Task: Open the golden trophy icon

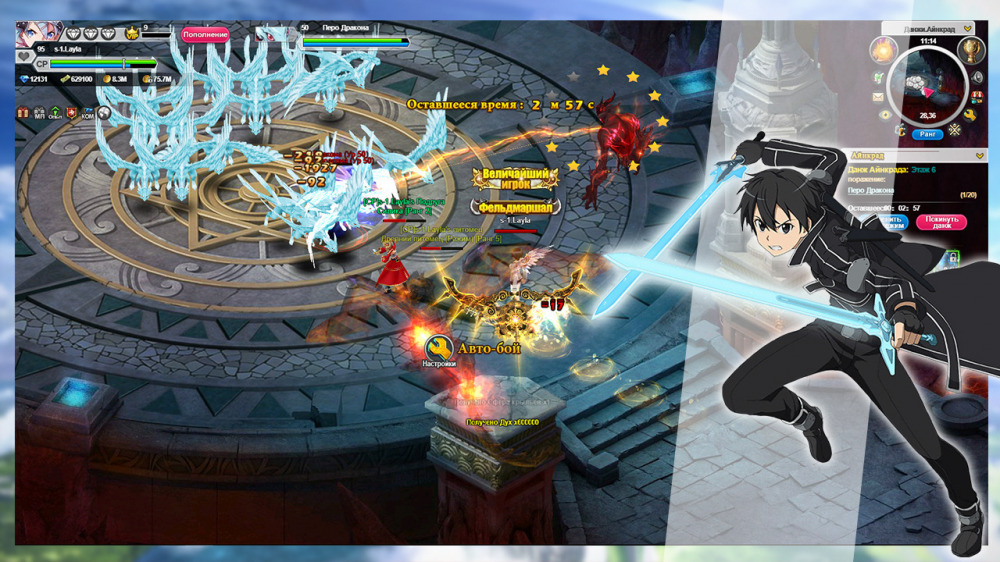Action: (x=970, y=50)
